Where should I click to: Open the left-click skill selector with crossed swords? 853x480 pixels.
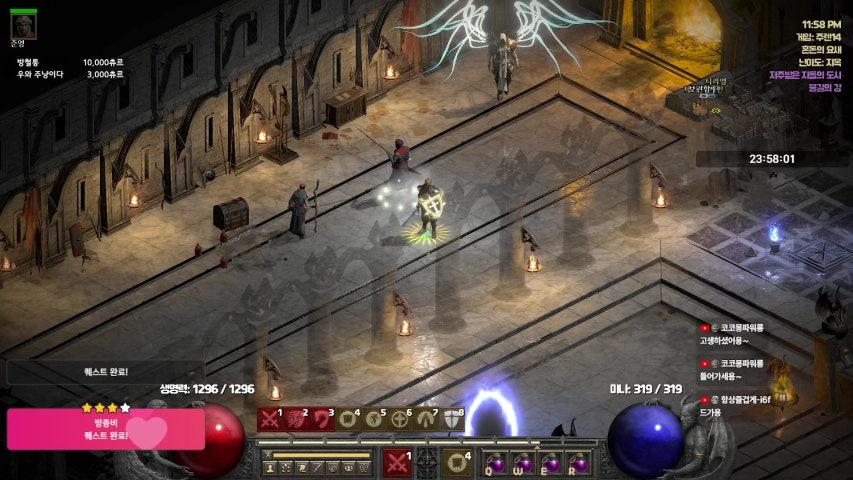coord(398,463)
